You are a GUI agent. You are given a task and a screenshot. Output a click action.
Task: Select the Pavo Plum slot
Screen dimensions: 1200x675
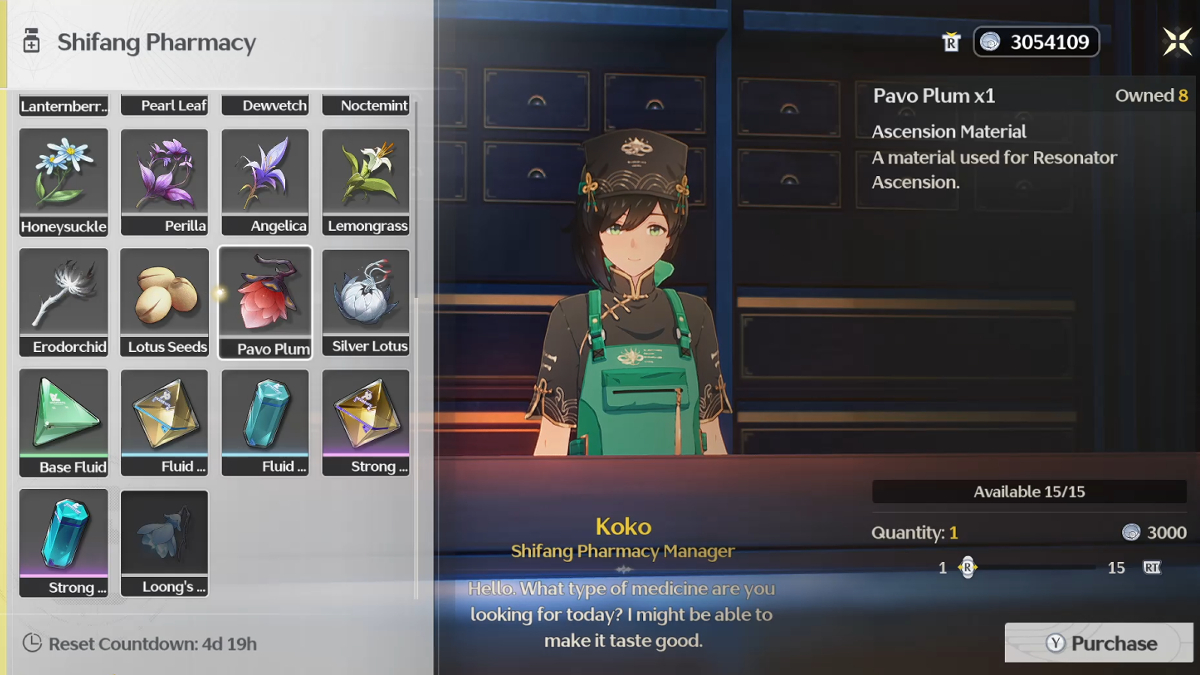coord(265,302)
